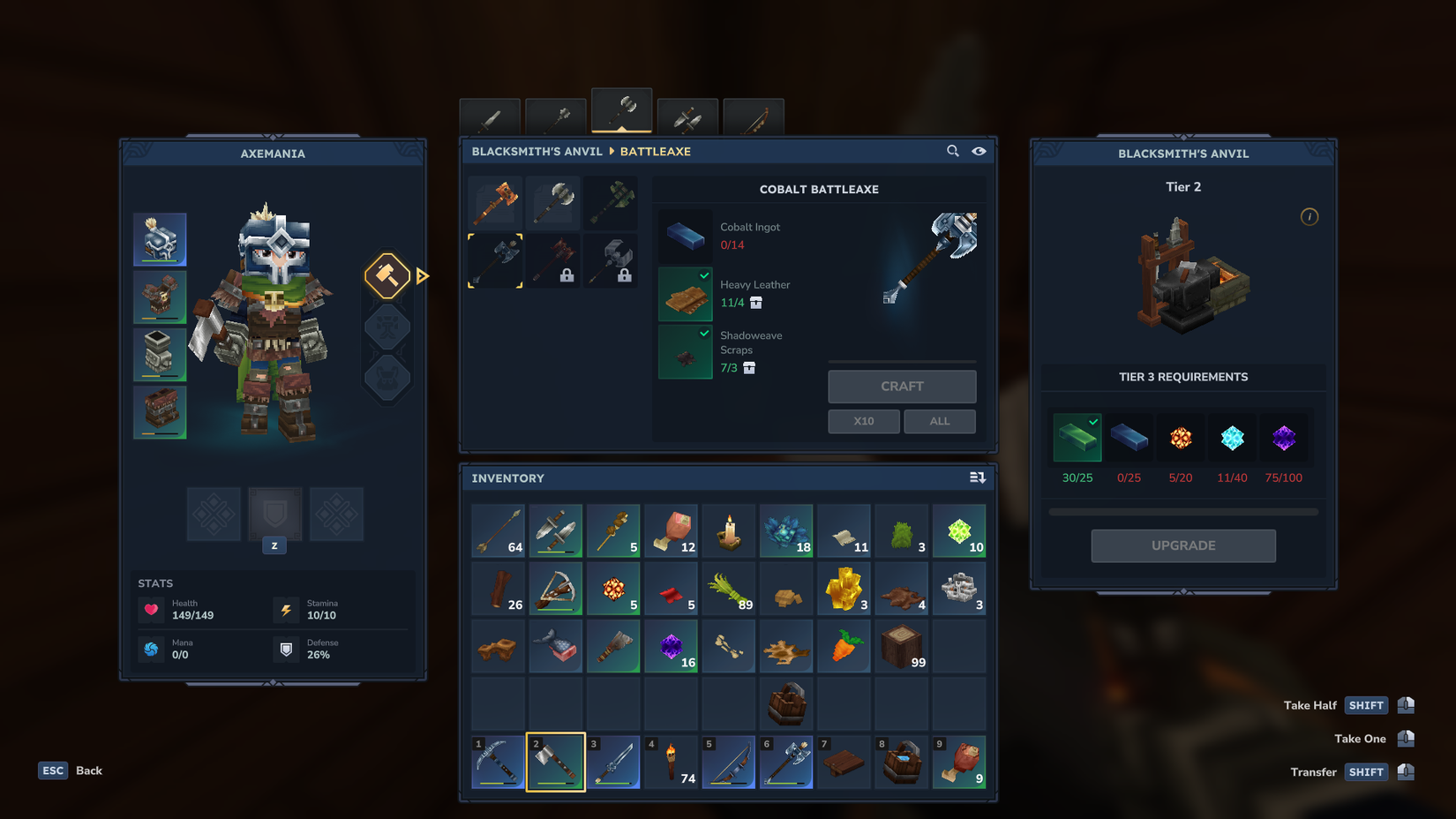Toggle the eye icon to show hidden recipes
The width and height of the screenshot is (1456, 819).
[979, 151]
